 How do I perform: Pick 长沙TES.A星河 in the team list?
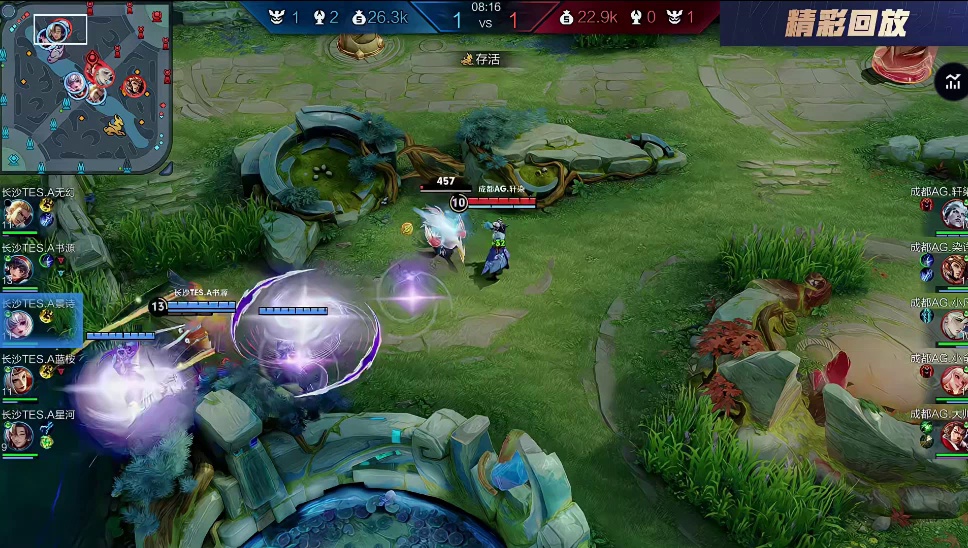pos(17,435)
